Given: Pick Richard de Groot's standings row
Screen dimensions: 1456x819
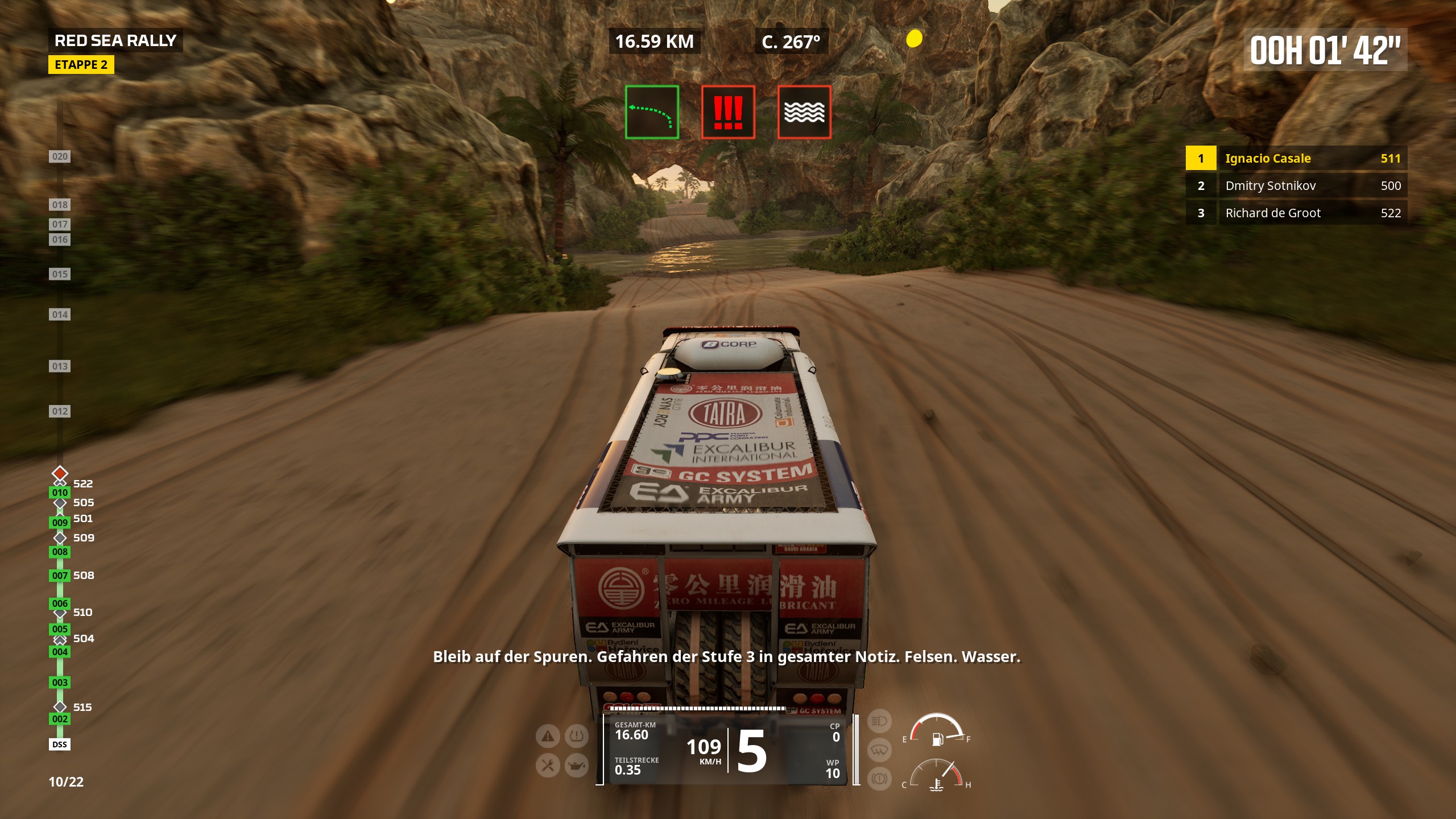Looking at the screenshot, I should coord(1296,213).
